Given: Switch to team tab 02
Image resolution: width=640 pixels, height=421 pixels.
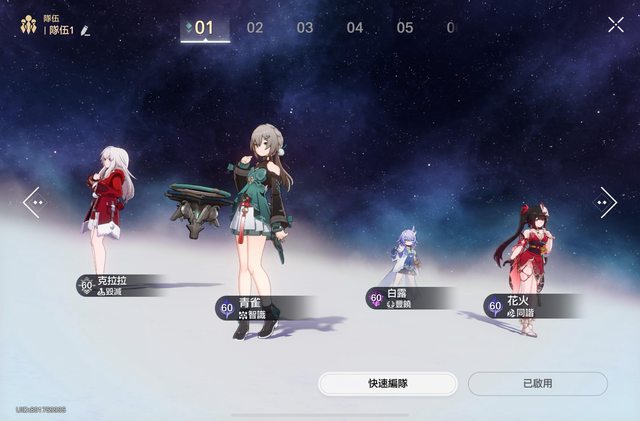Looking at the screenshot, I should [255, 28].
